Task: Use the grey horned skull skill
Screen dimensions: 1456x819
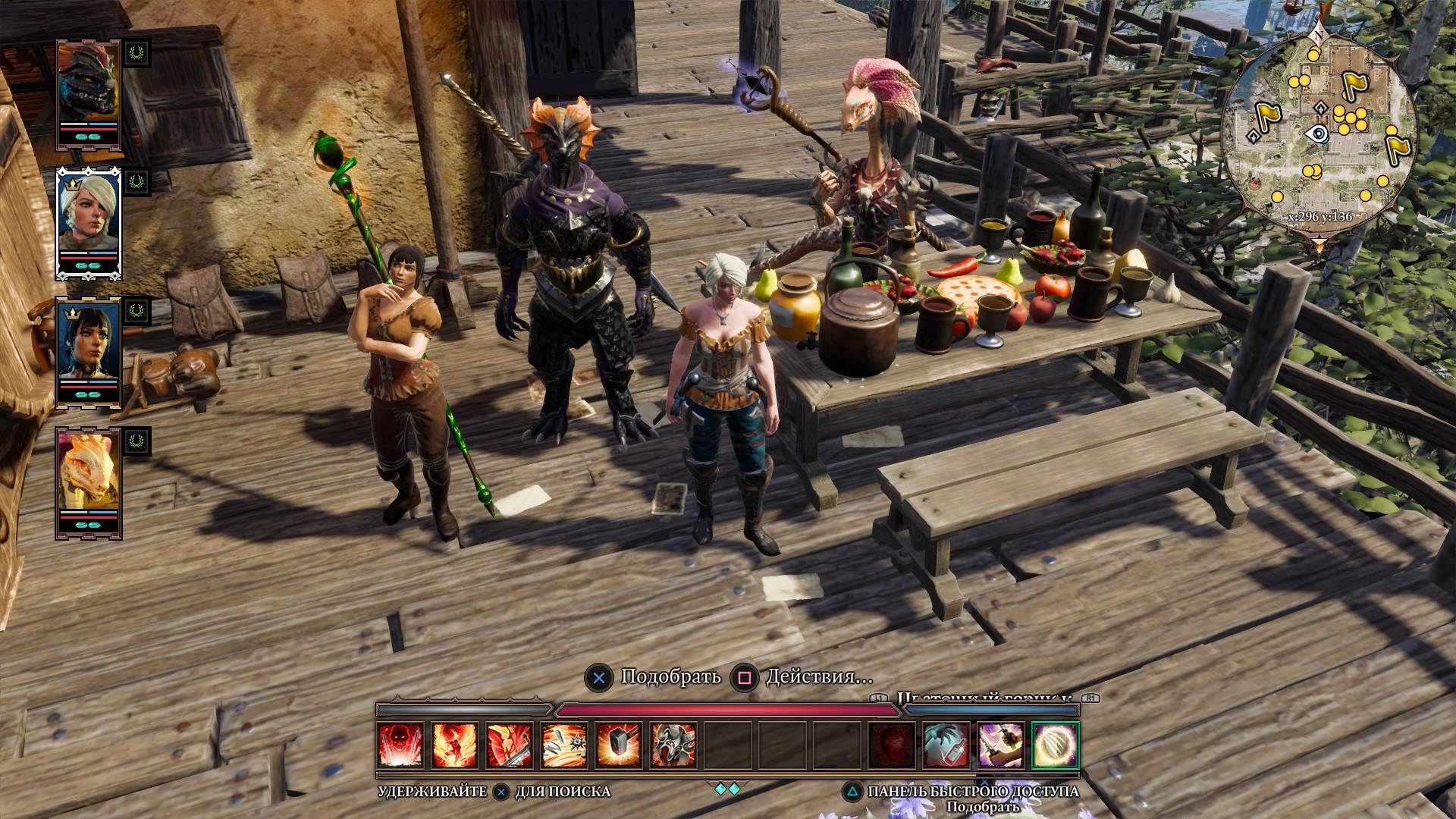Action: [x=673, y=745]
